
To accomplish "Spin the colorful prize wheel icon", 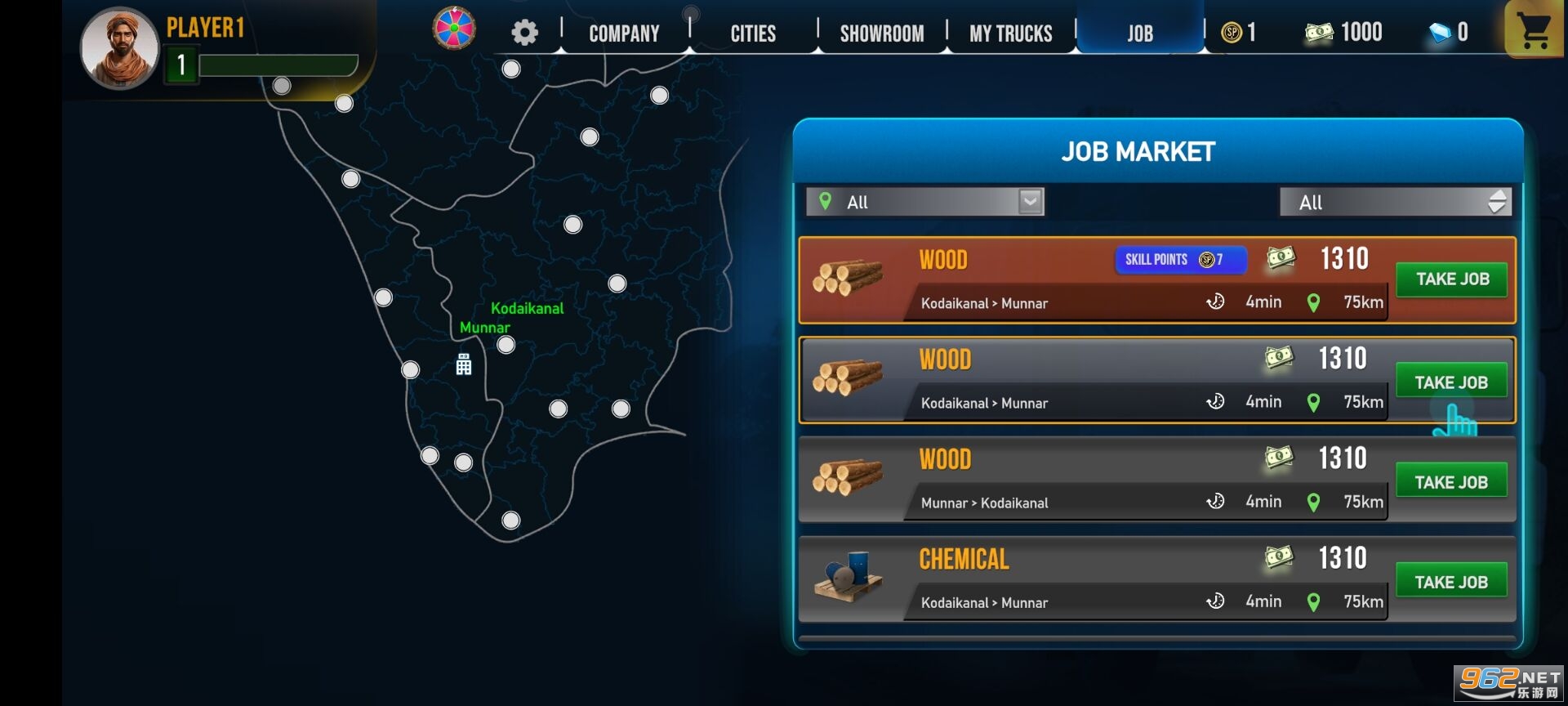I will 454,28.
